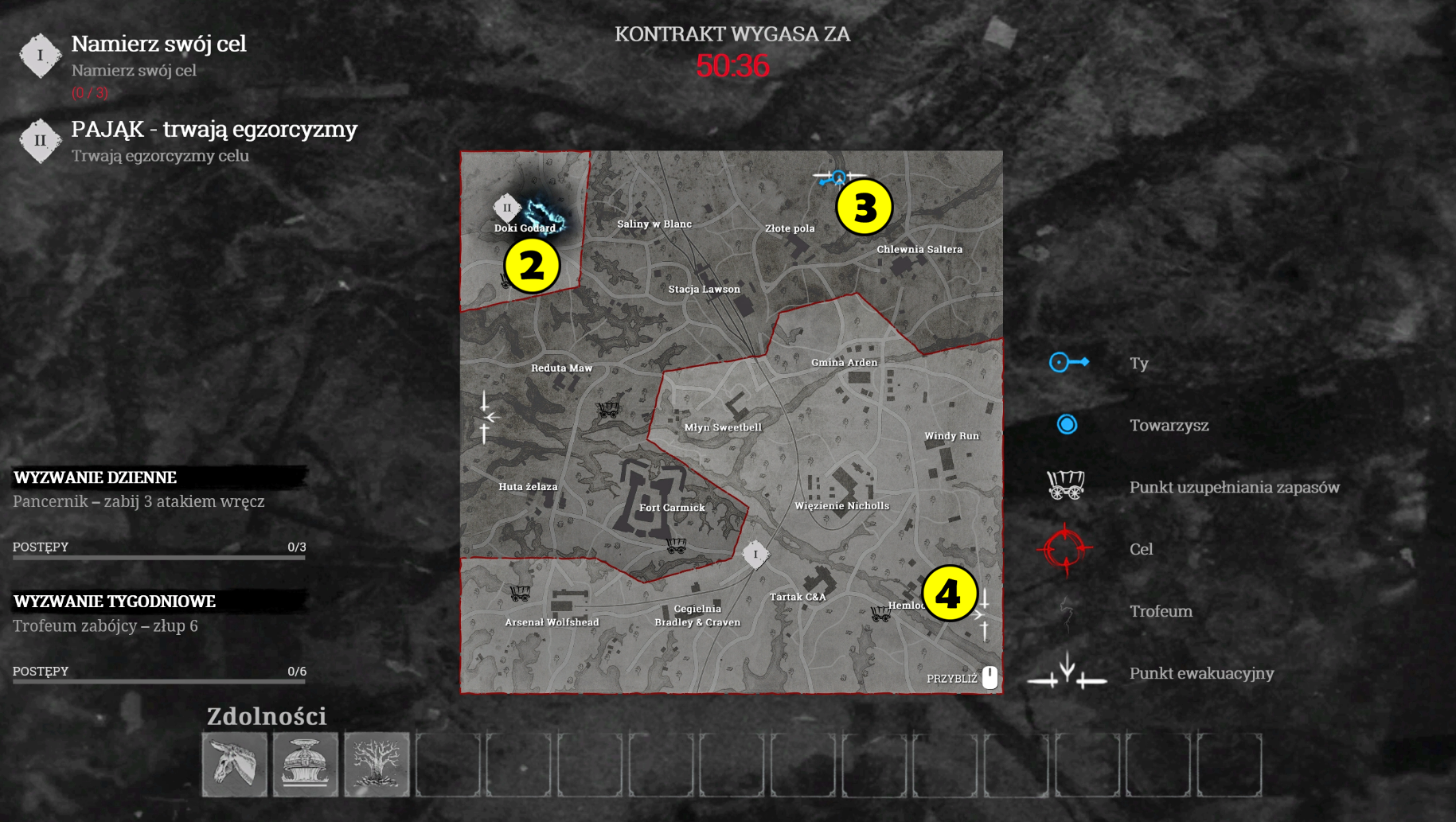The width and height of the screenshot is (1456, 822).
Task: Select the Namierz swój cel objective entry
Action: click(x=158, y=45)
